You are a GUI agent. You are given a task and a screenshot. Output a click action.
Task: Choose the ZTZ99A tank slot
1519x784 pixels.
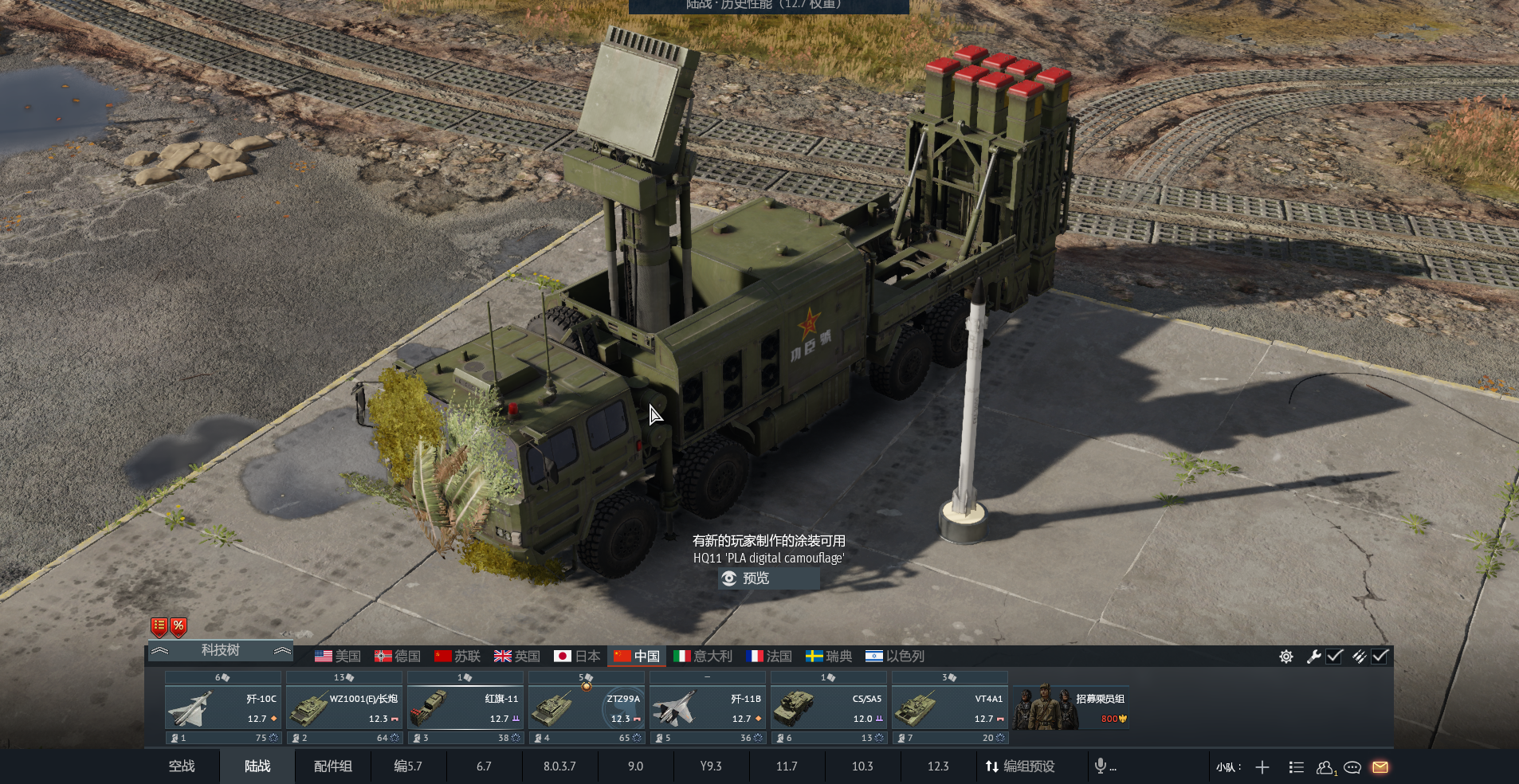[x=587, y=708]
